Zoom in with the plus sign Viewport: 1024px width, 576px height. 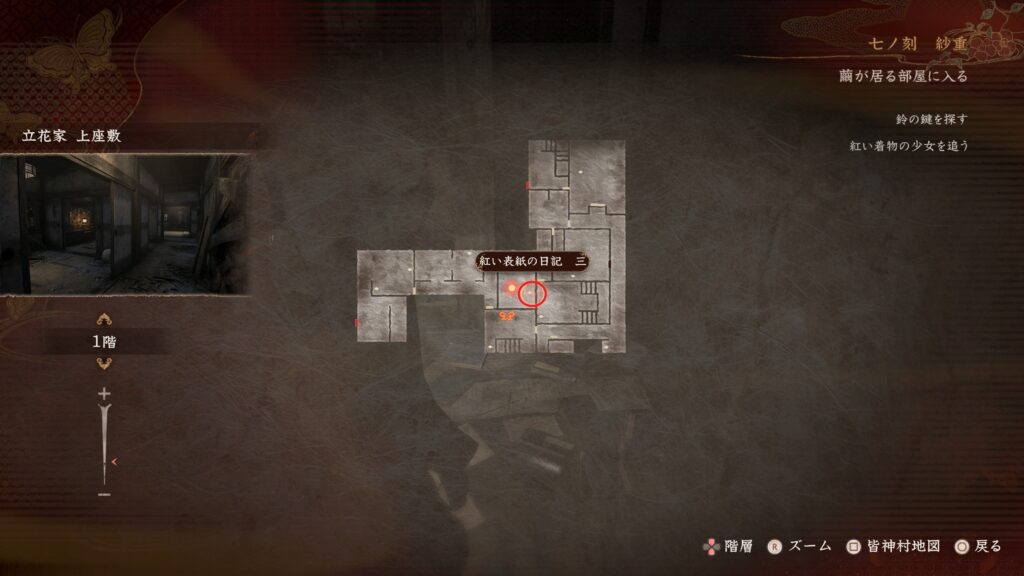point(103,394)
